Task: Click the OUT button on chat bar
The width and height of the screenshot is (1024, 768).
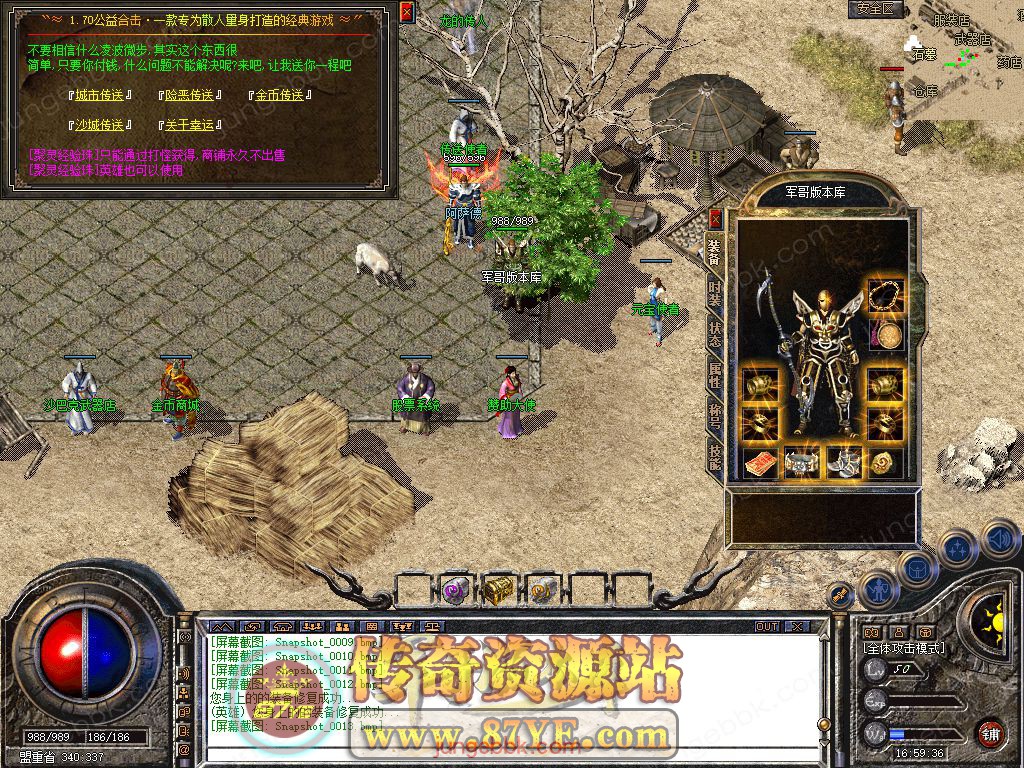Action: point(767,626)
